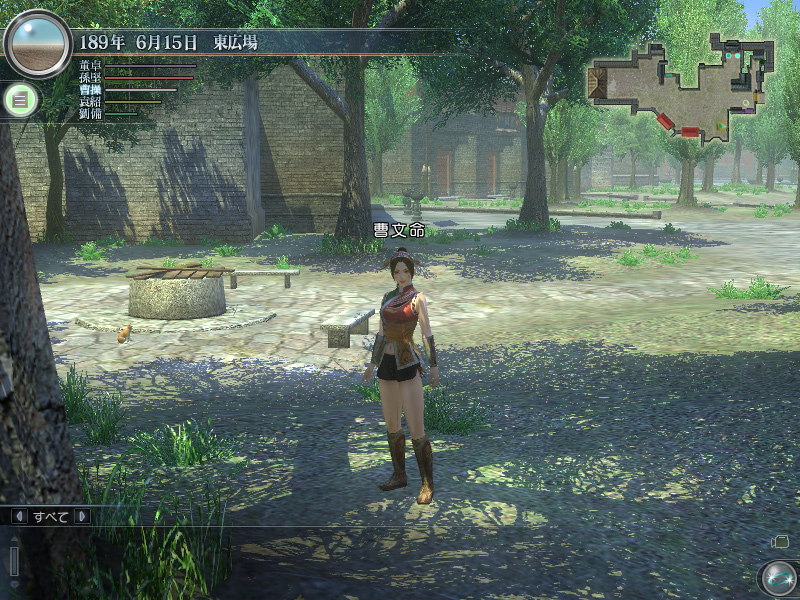Click the weather globe orb icon
The width and height of the screenshot is (800, 600).
(37, 44)
